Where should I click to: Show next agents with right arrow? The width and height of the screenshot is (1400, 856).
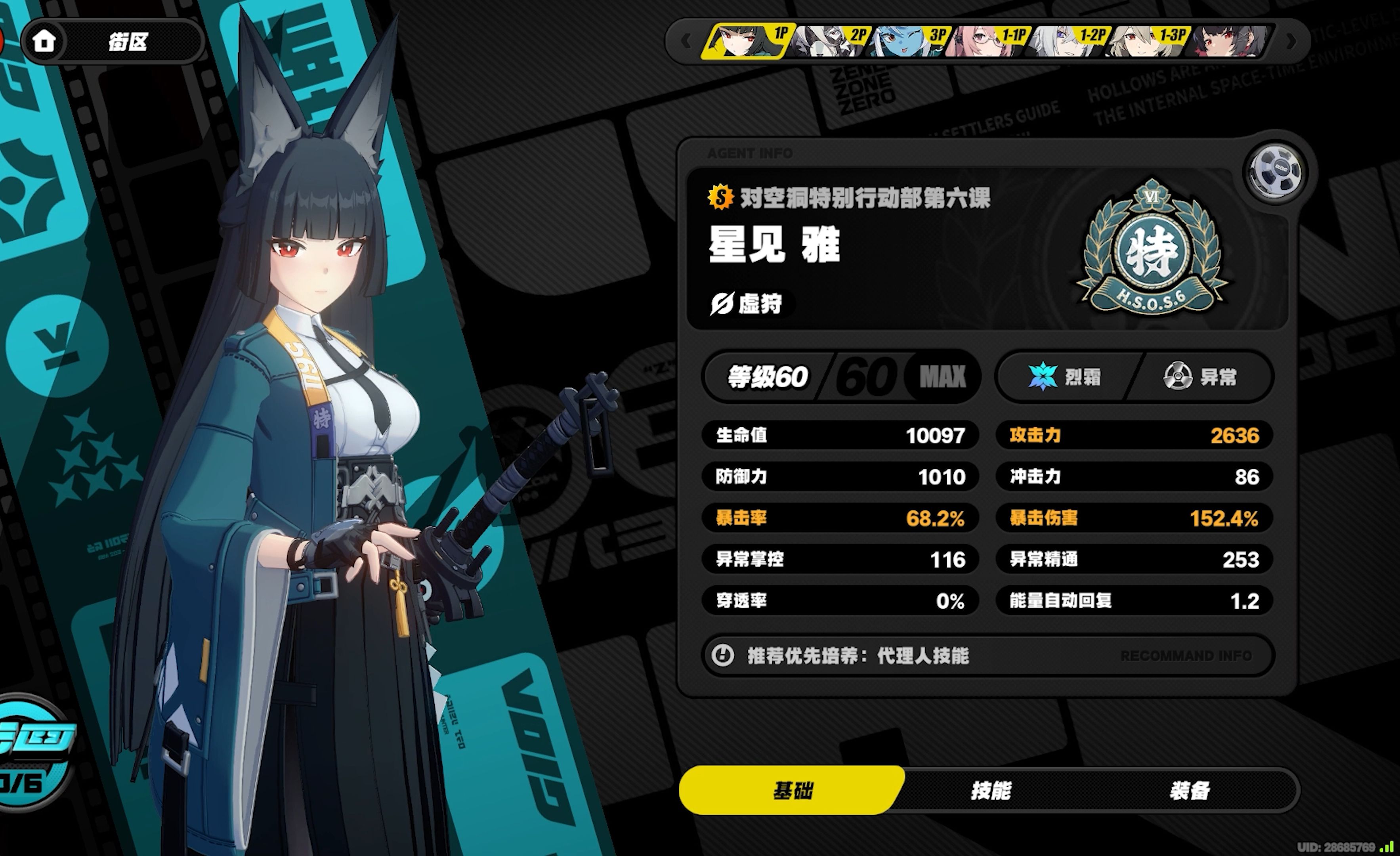1291,41
